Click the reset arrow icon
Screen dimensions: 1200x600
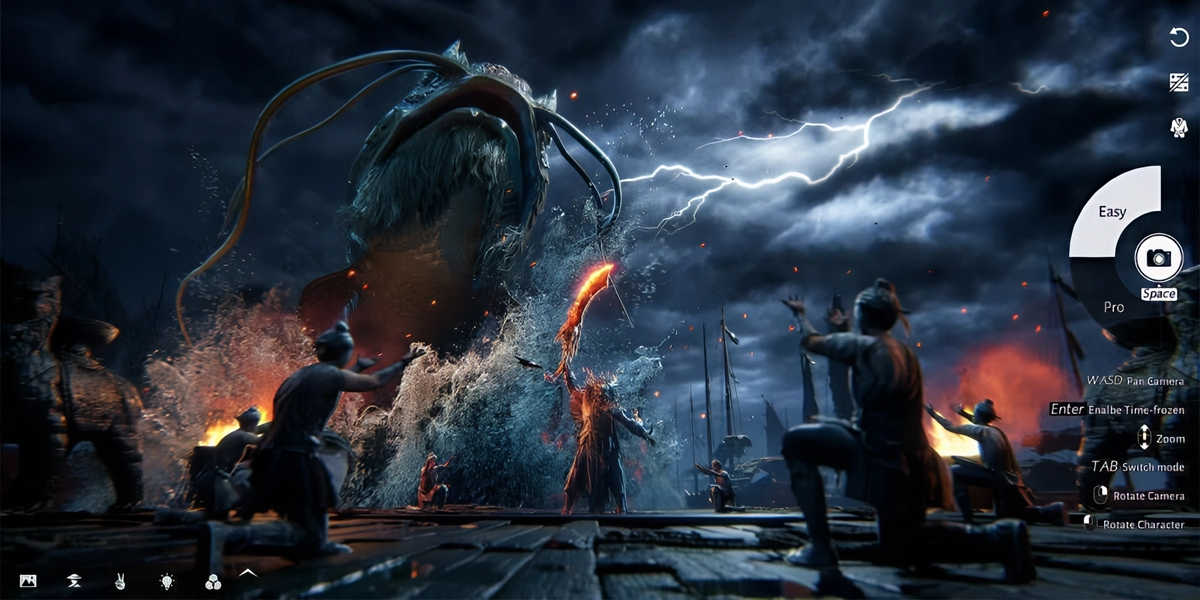pos(1178,38)
